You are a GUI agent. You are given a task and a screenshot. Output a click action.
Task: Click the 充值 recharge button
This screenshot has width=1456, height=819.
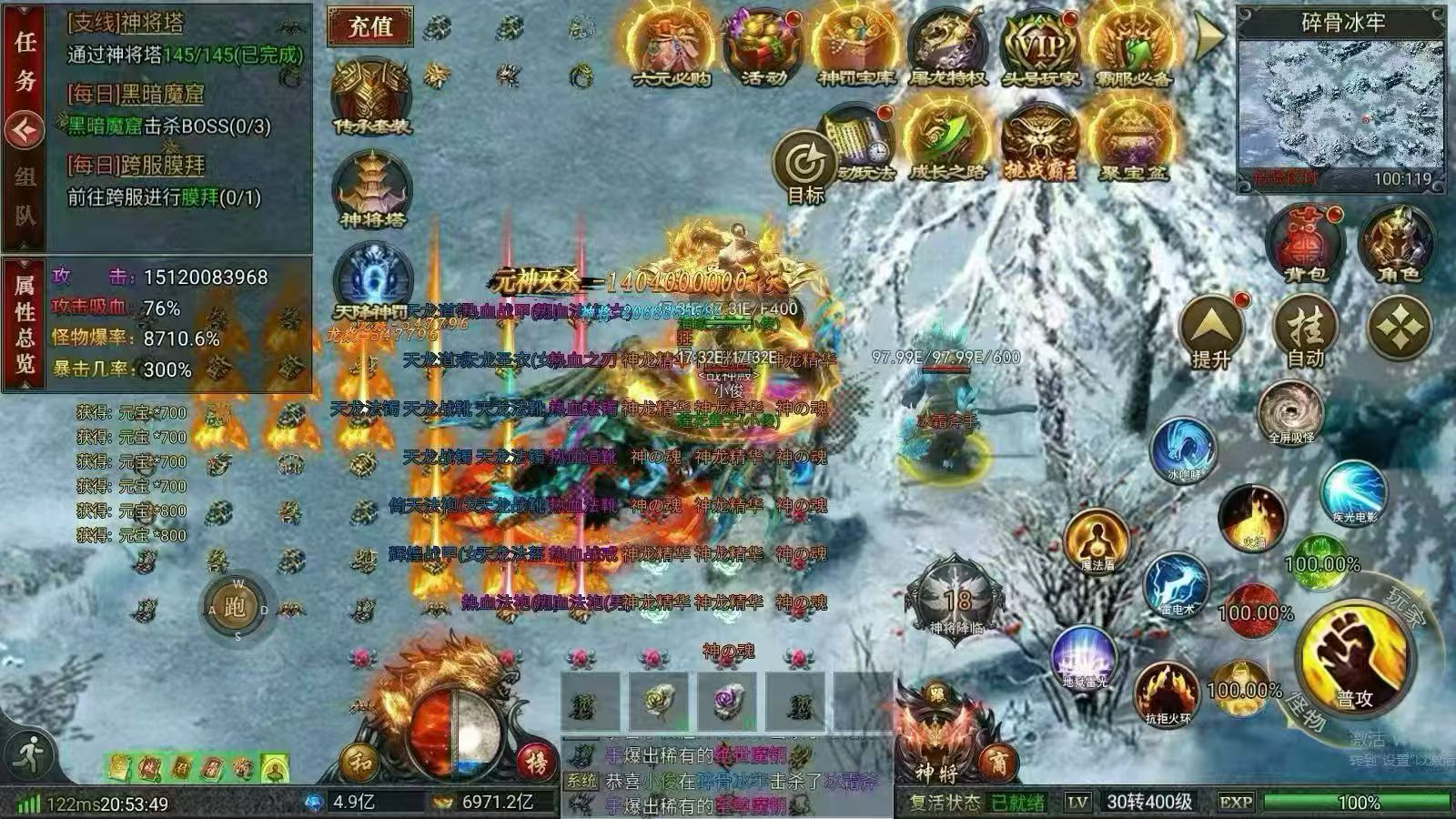pyautogui.click(x=373, y=29)
